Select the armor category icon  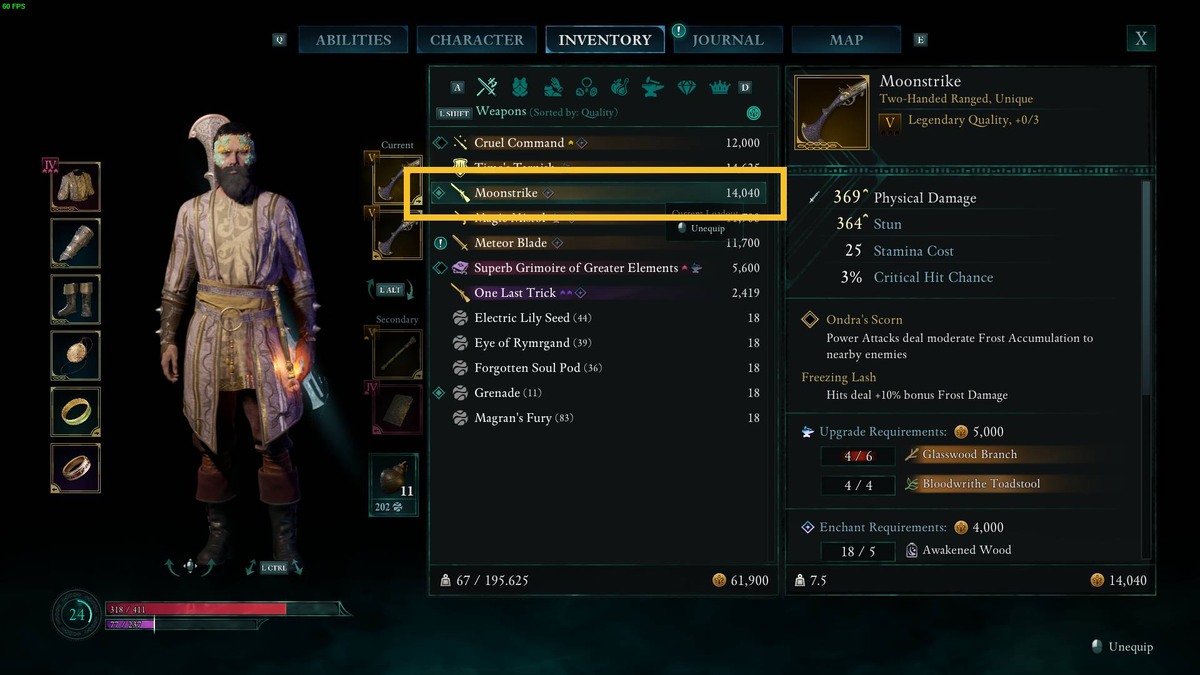click(520, 87)
